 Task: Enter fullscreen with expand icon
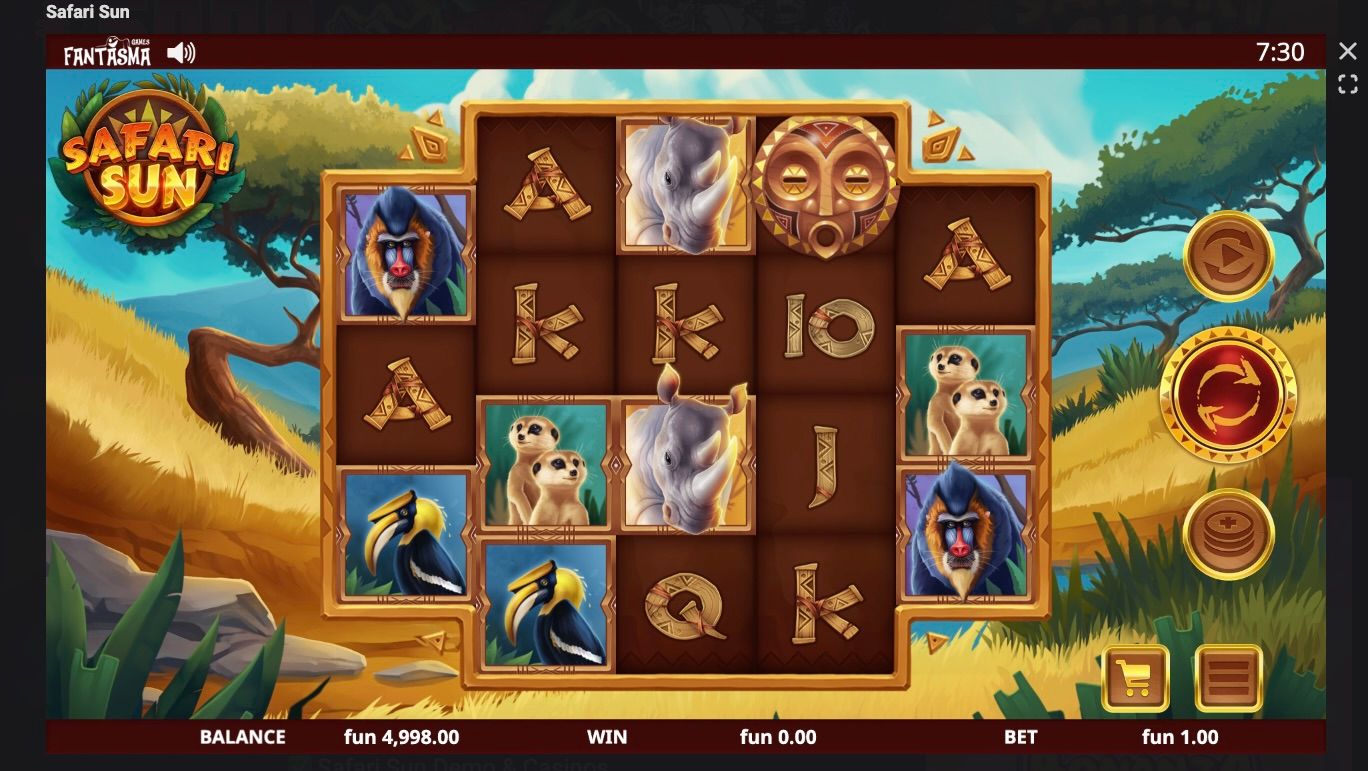pyautogui.click(x=1345, y=84)
